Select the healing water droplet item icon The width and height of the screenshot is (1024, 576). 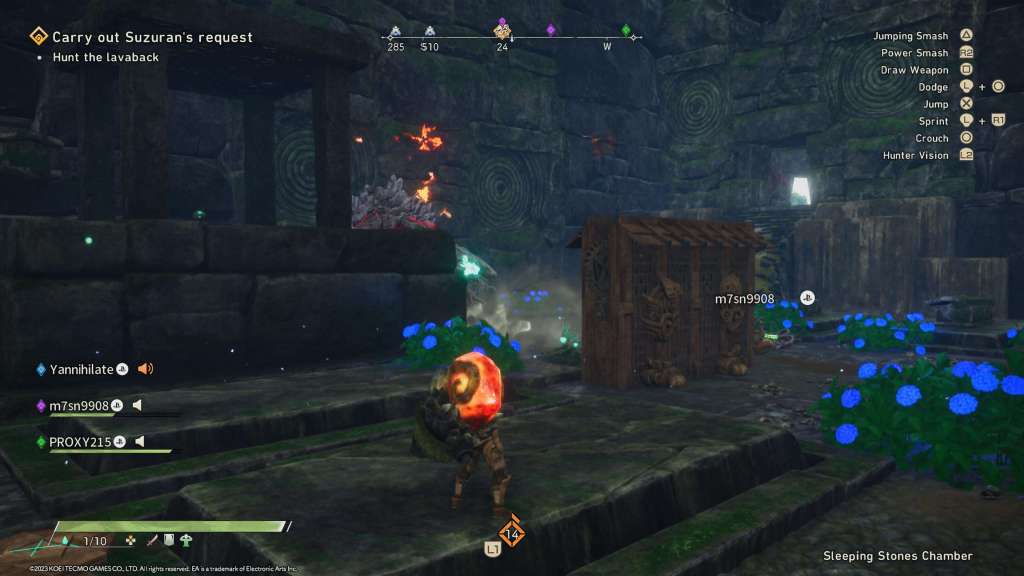click(x=65, y=541)
